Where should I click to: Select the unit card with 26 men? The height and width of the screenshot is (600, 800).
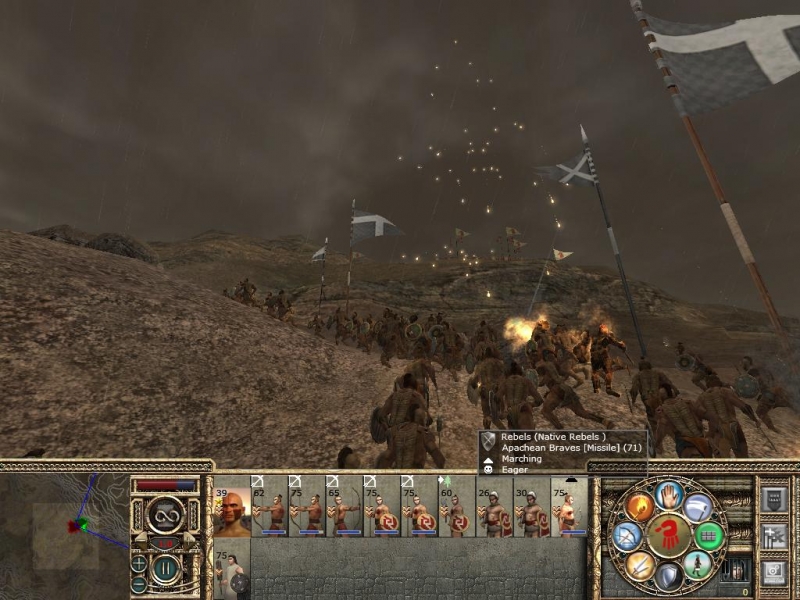click(x=494, y=507)
